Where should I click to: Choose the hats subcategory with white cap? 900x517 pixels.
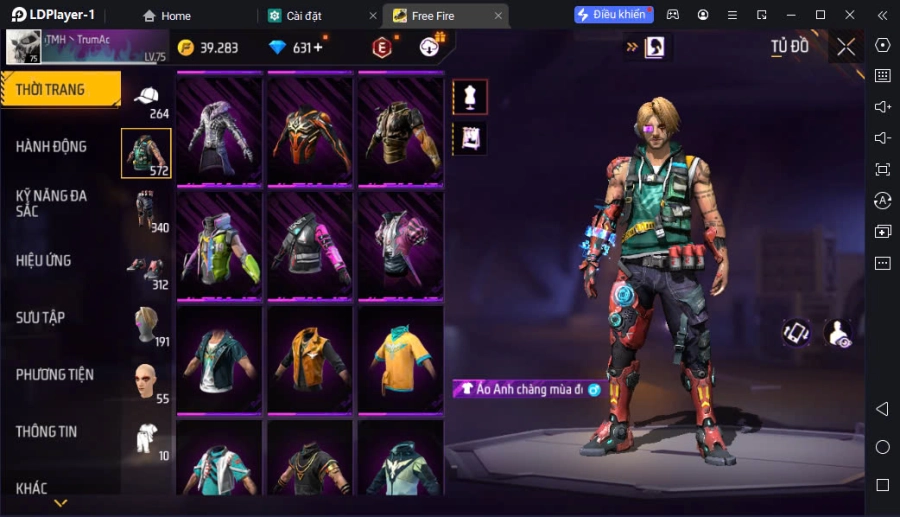pos(147,98)
